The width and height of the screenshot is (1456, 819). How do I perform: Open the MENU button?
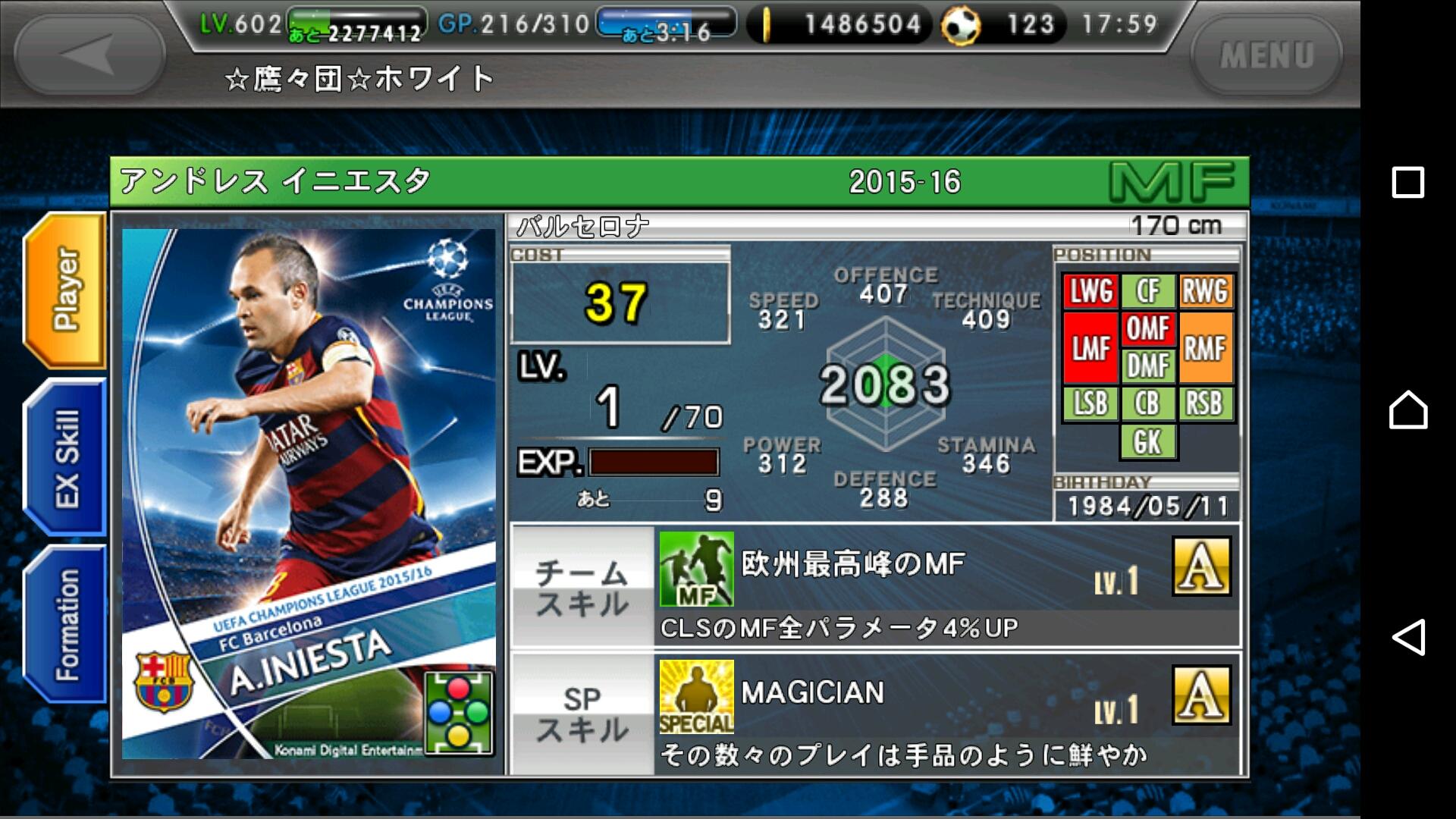tap(1266, 55)
